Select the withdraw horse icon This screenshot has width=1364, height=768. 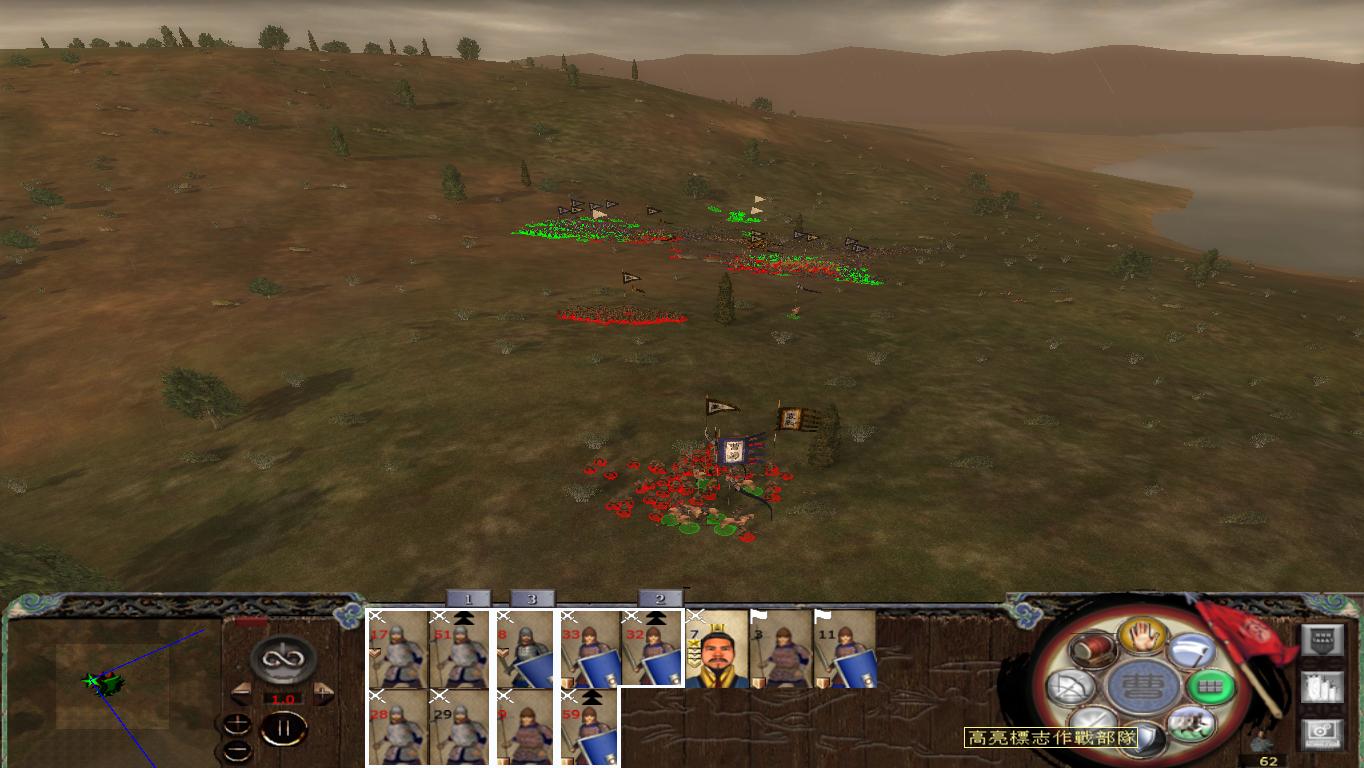(1190, 723)
